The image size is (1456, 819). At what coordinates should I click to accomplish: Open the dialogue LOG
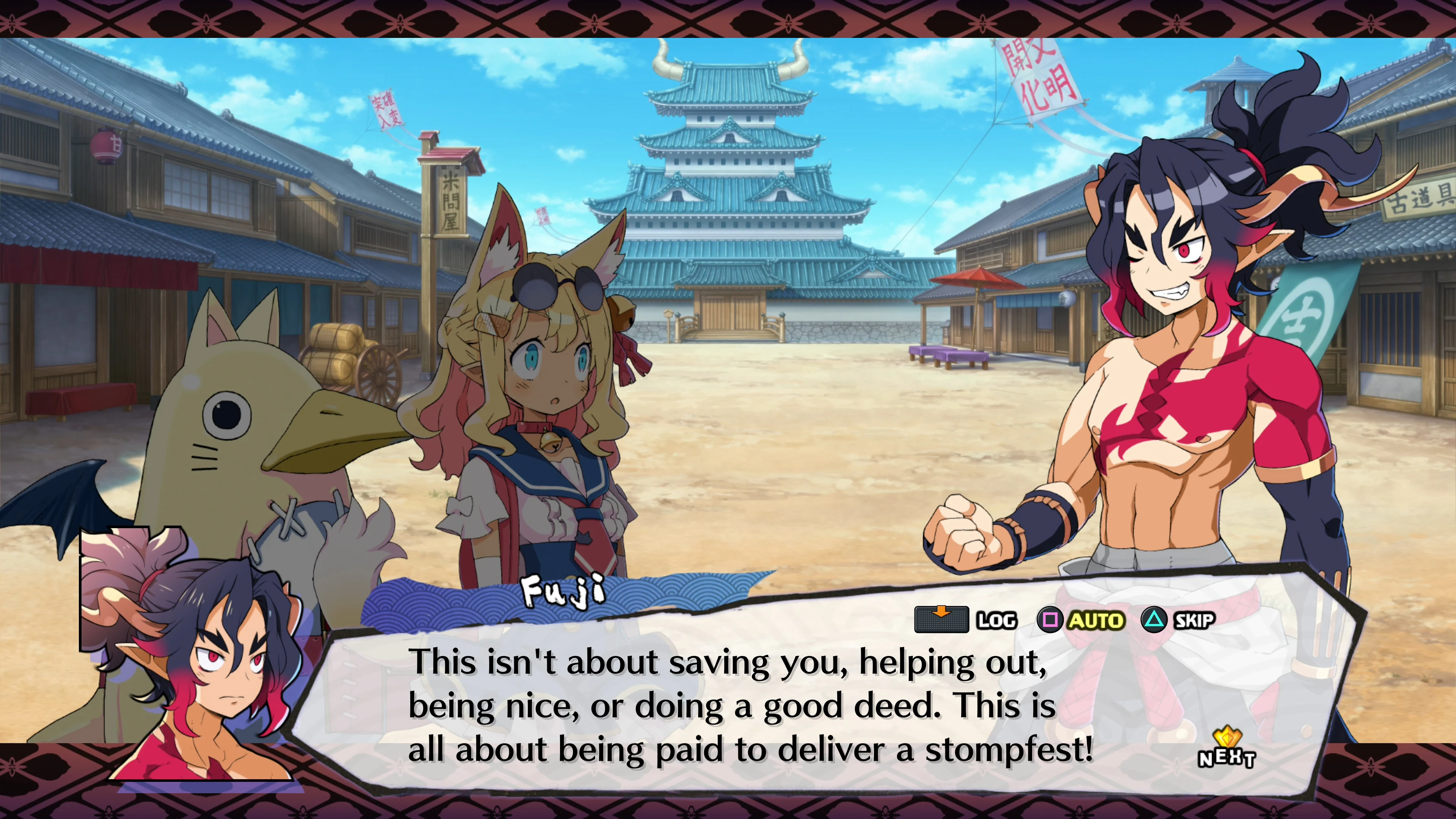(x=996, y=620)
